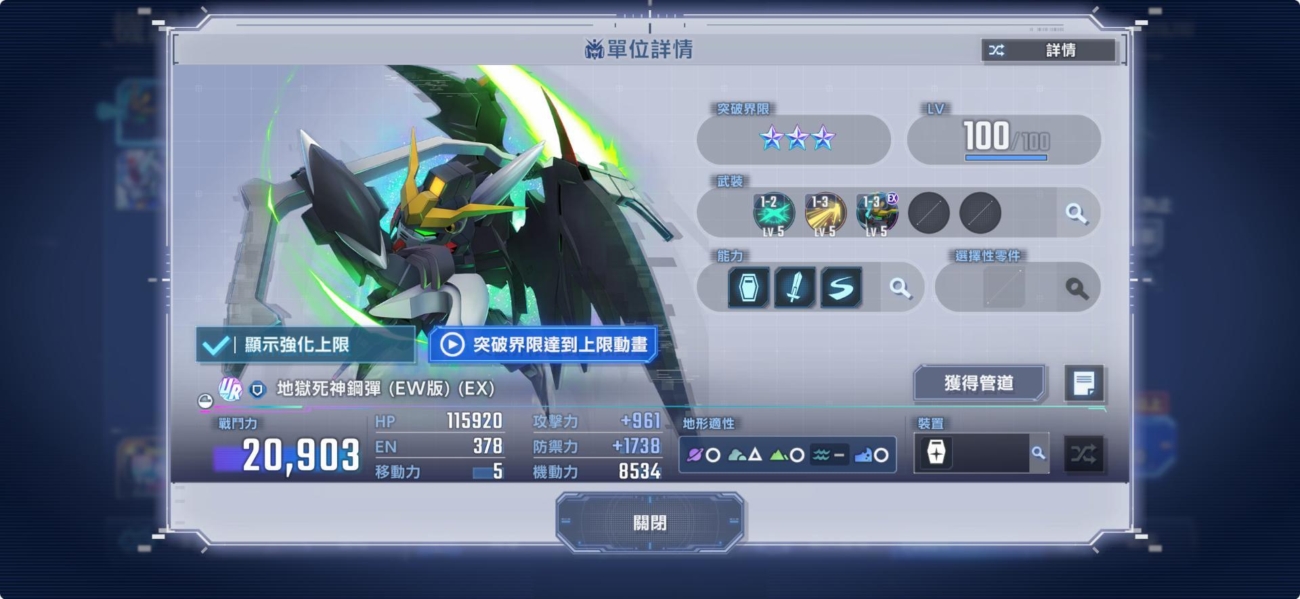Play the 突破界限達到上限動畫 animation
Screen dimensions: 1300x599
pos(544,345)
